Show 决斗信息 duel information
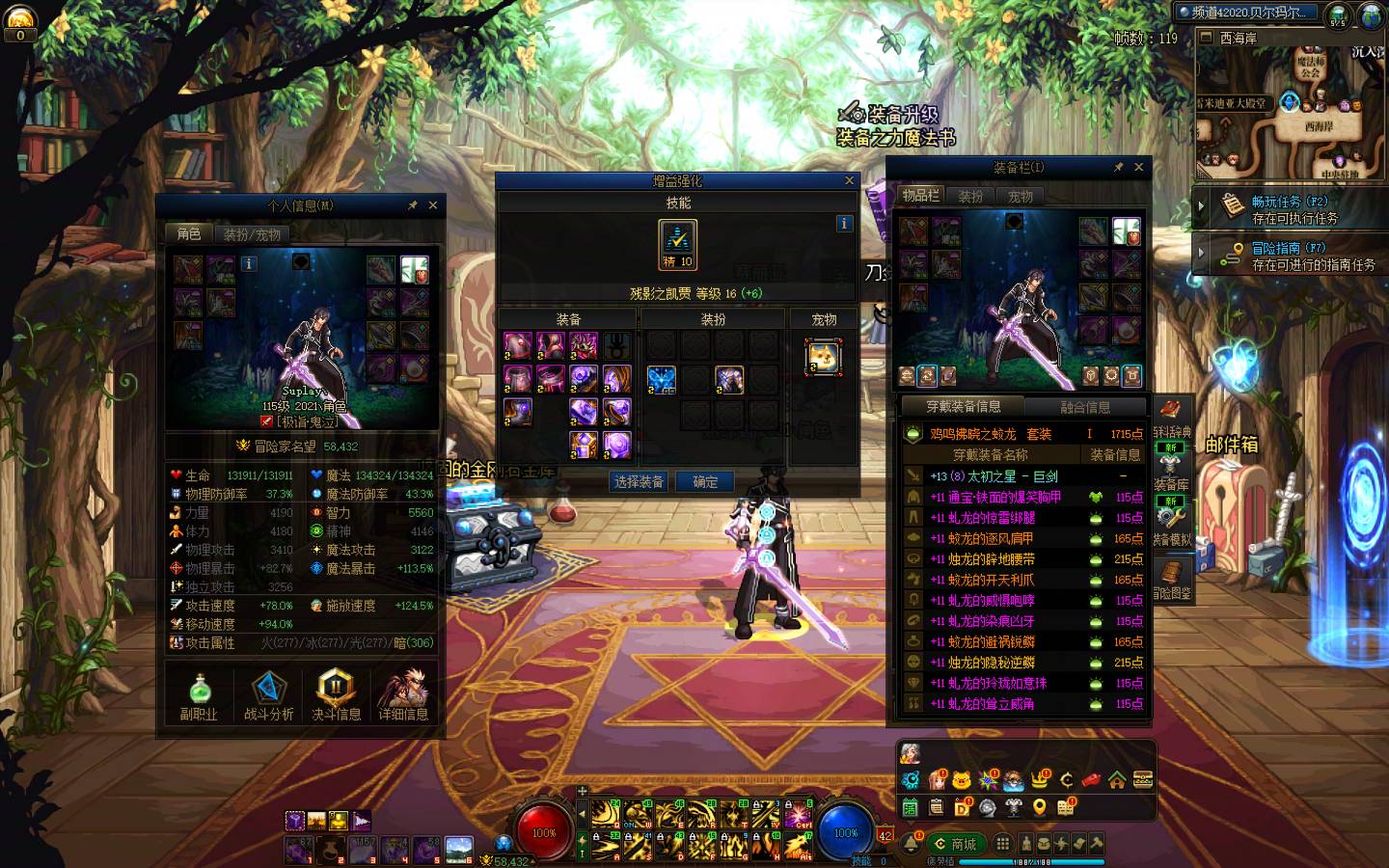Viewport: 1389px width, 868px height. [x=336, y=696]
